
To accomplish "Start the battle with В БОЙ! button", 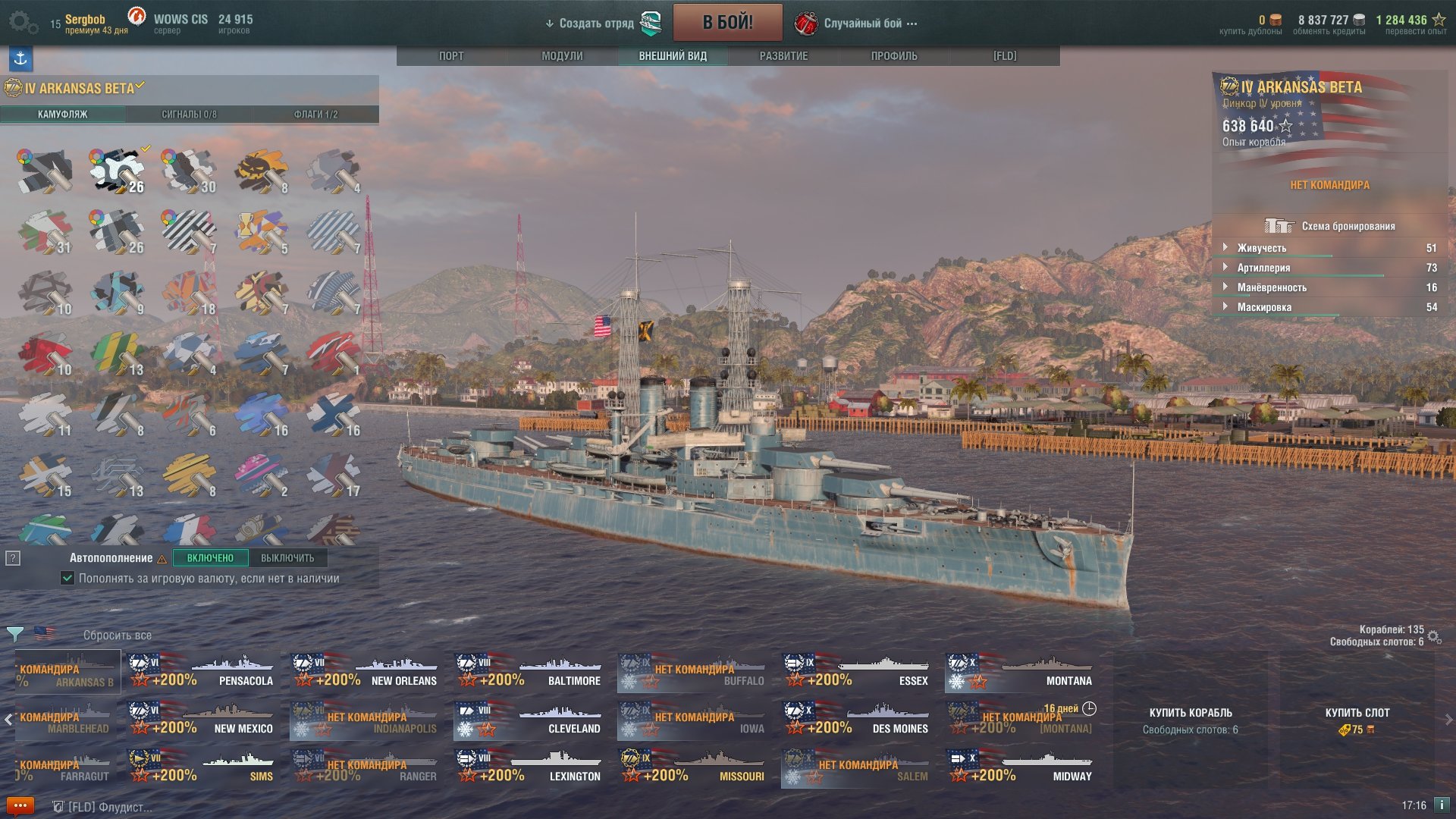I will pyautogui.click(x=727, y=23).
